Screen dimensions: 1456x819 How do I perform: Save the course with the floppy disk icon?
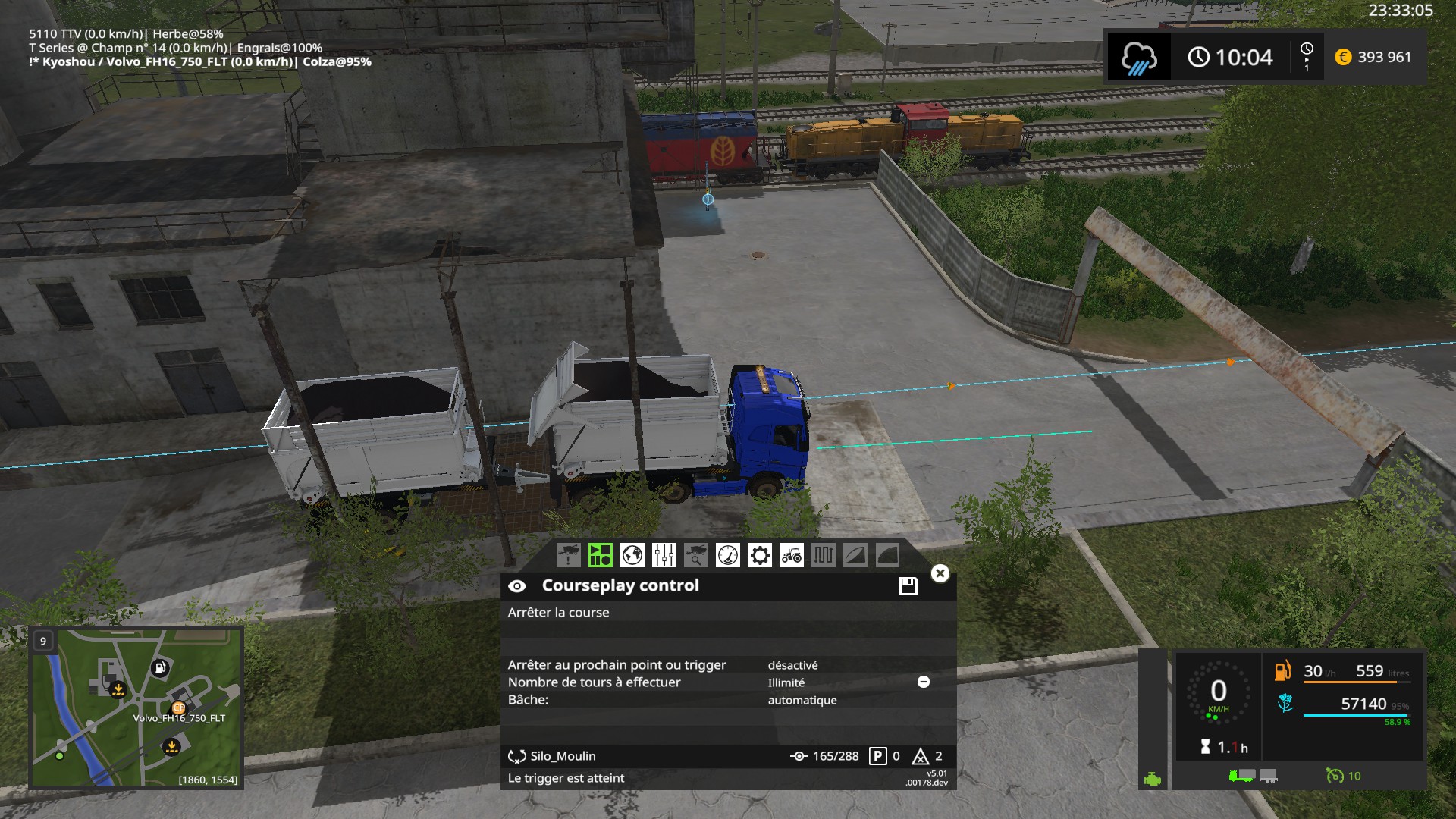pos(907,585)
